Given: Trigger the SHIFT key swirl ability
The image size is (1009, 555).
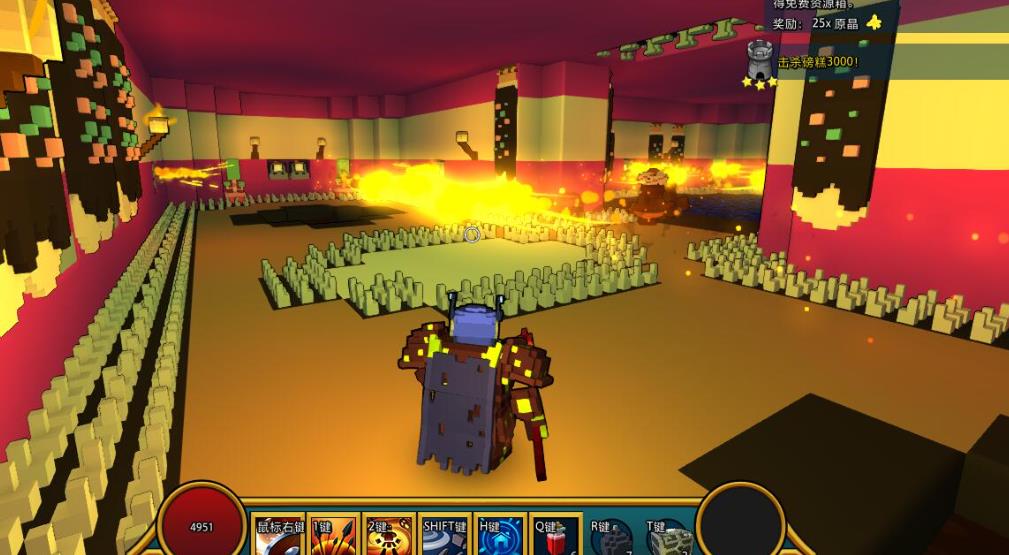Looking at the screenshot, I should (446, 538).
